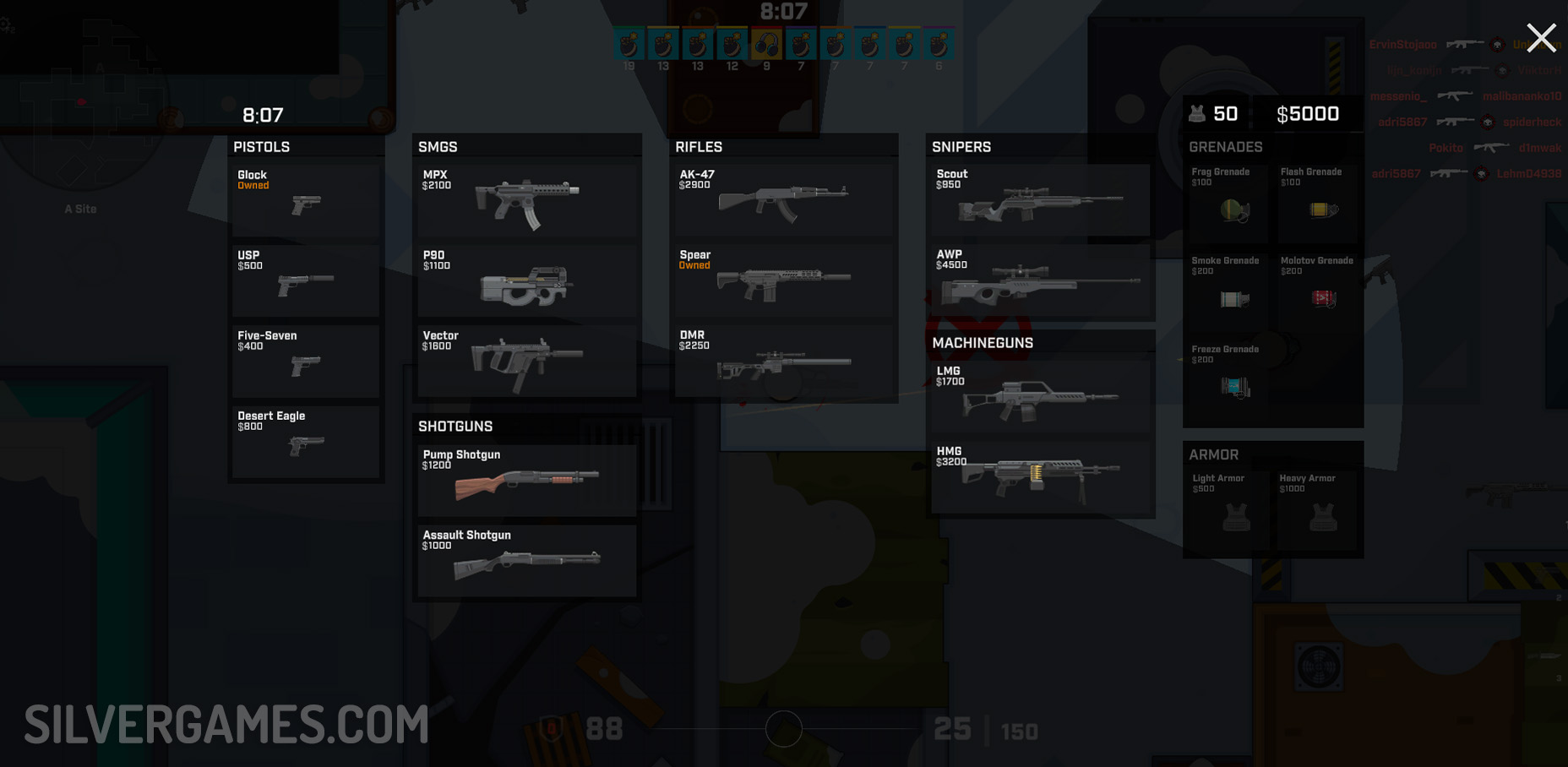This screenshot has height=767, width=1568.
Task: Choose the Freeze Grenade
Action: point(1228,380)
